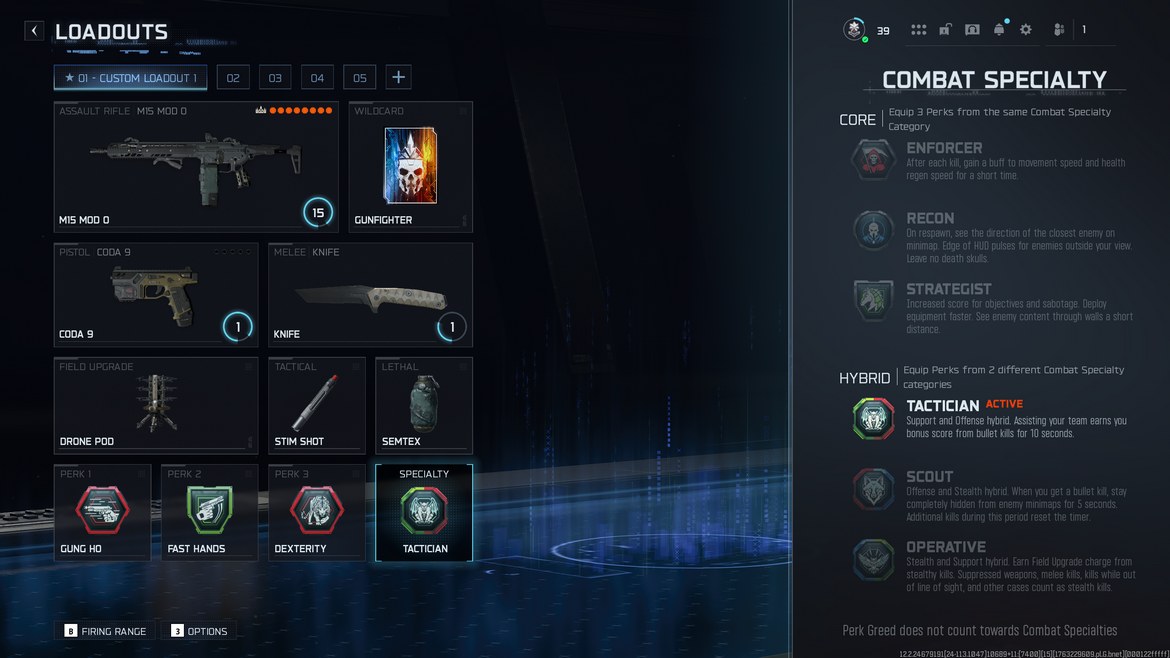Viewport: 1170px width, 658px height.
Task: Click the Tactician specialty tile
Action: click(424, 512)
